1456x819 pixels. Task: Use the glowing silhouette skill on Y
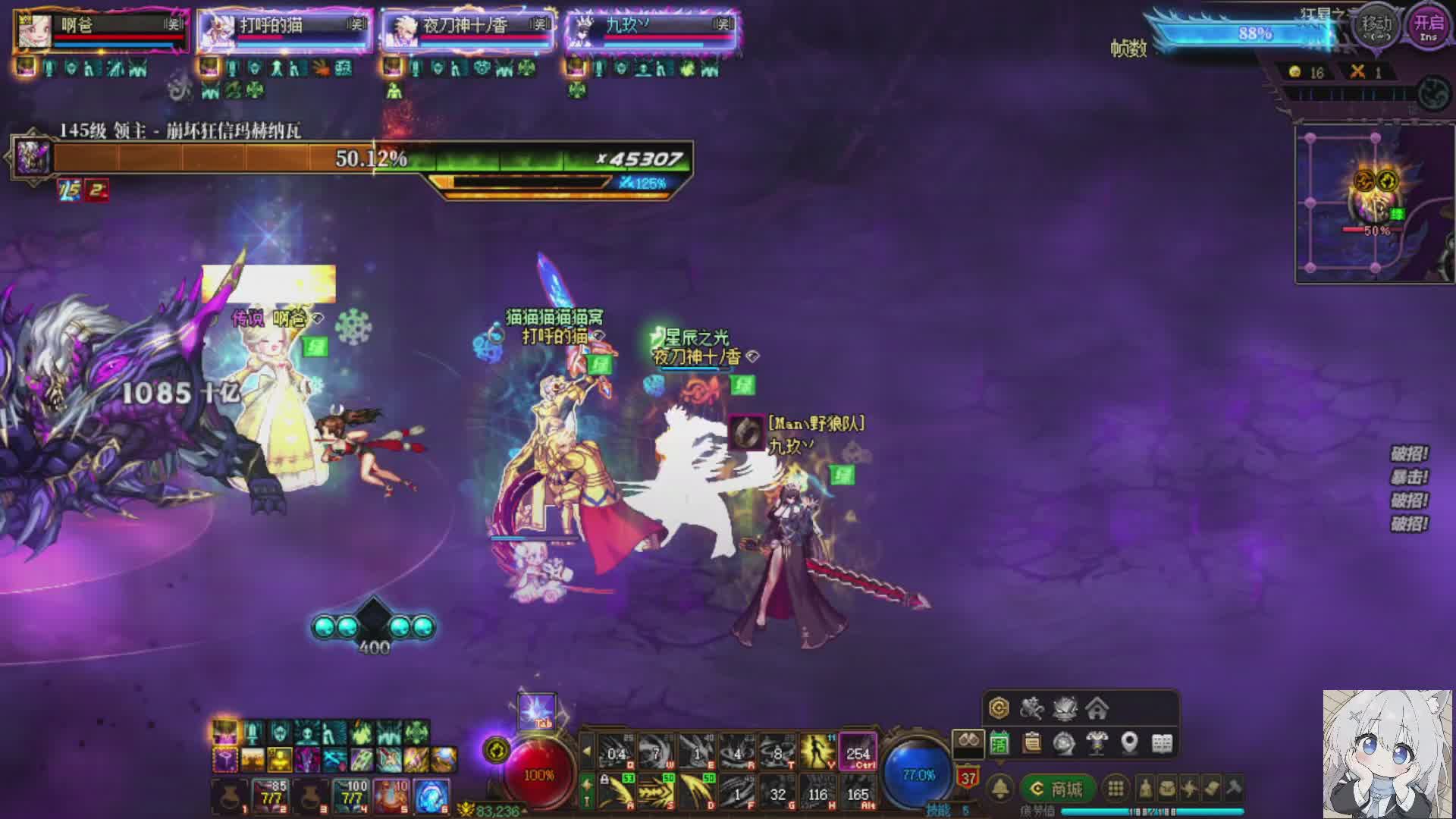pos(817,752)
